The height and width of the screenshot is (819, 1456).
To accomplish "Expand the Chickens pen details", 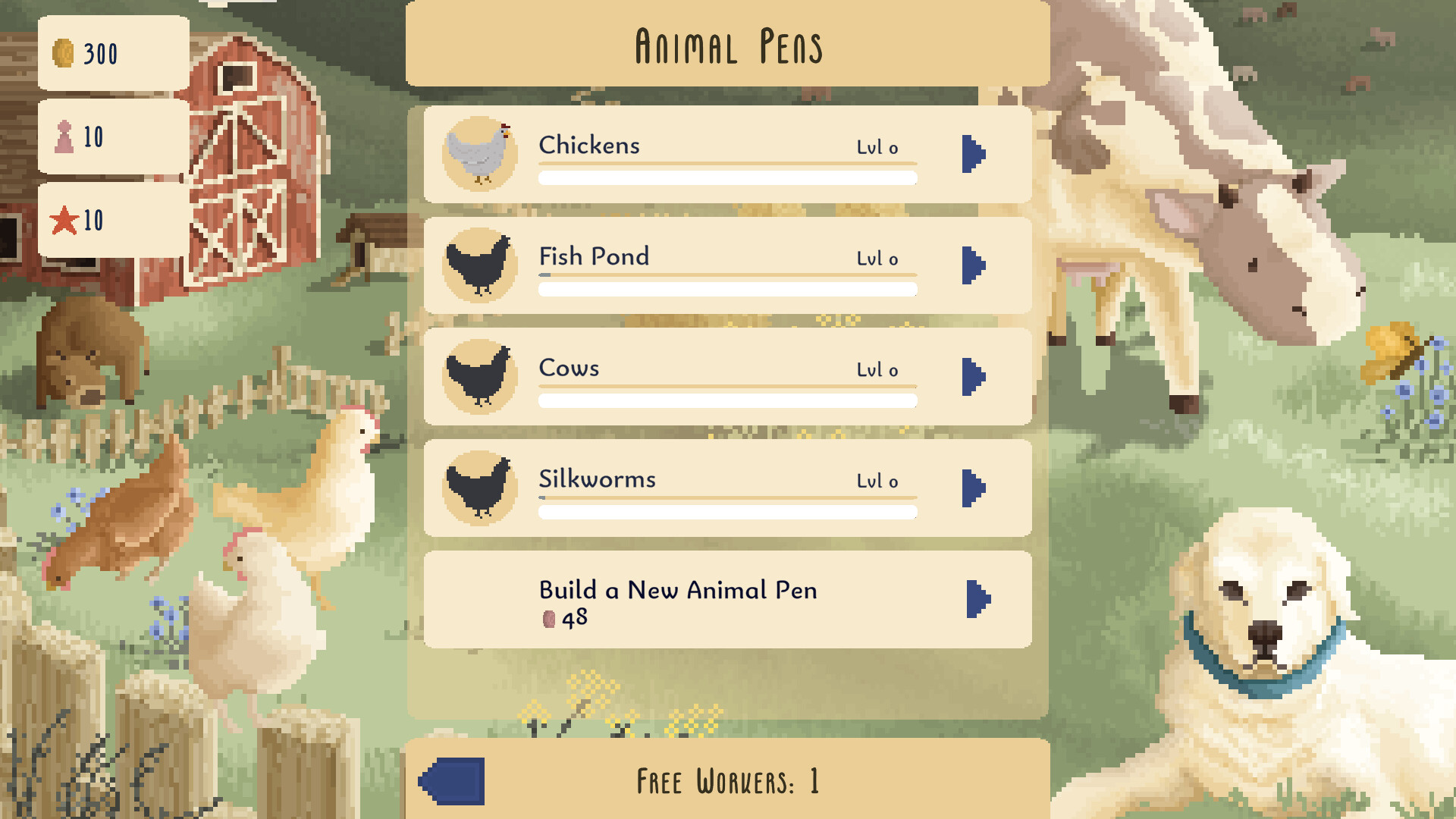I will point(974,152).
